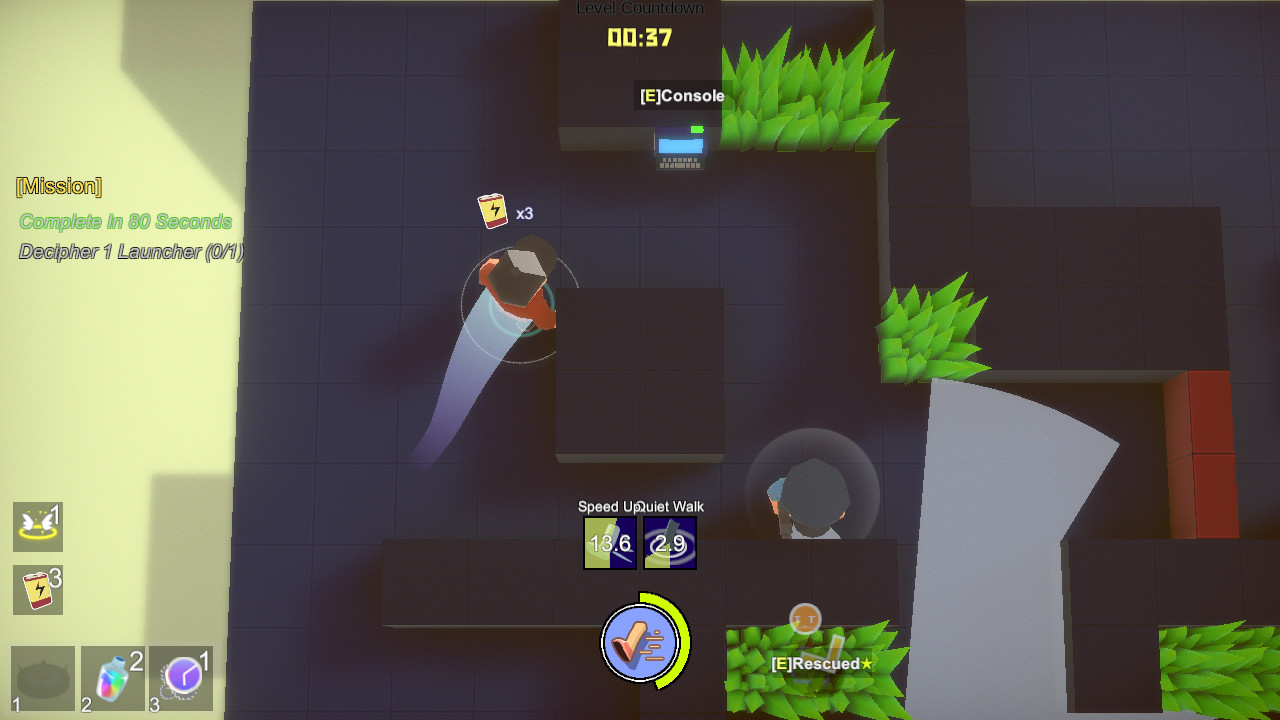The height and width of the screenshot is (720, 1280).
Task: Click the battery x3 pickup near the player
Action: (492, 208)
